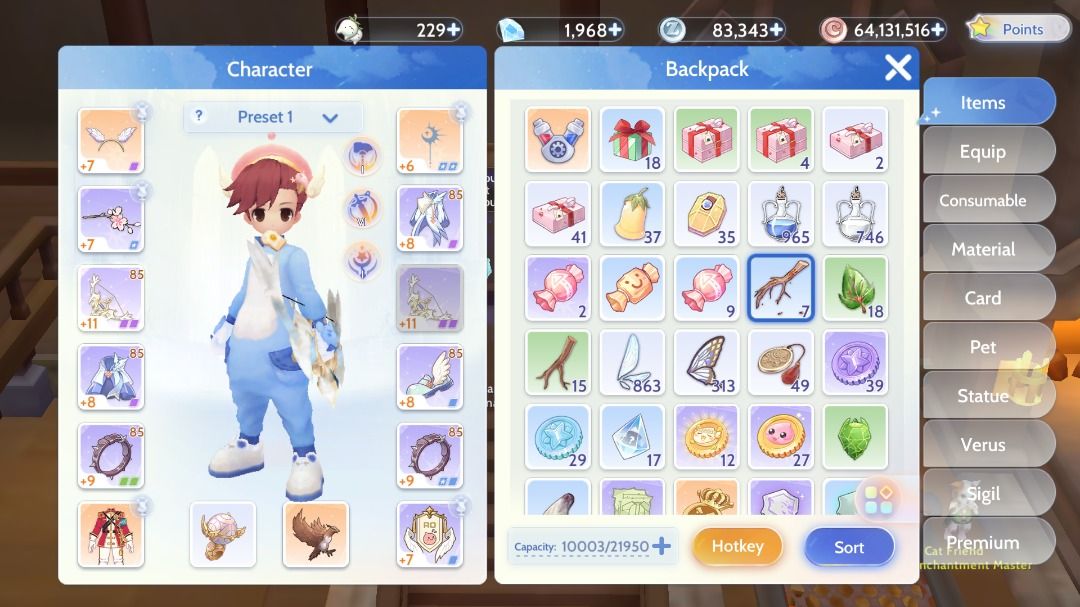Open the Points button

1011,29
